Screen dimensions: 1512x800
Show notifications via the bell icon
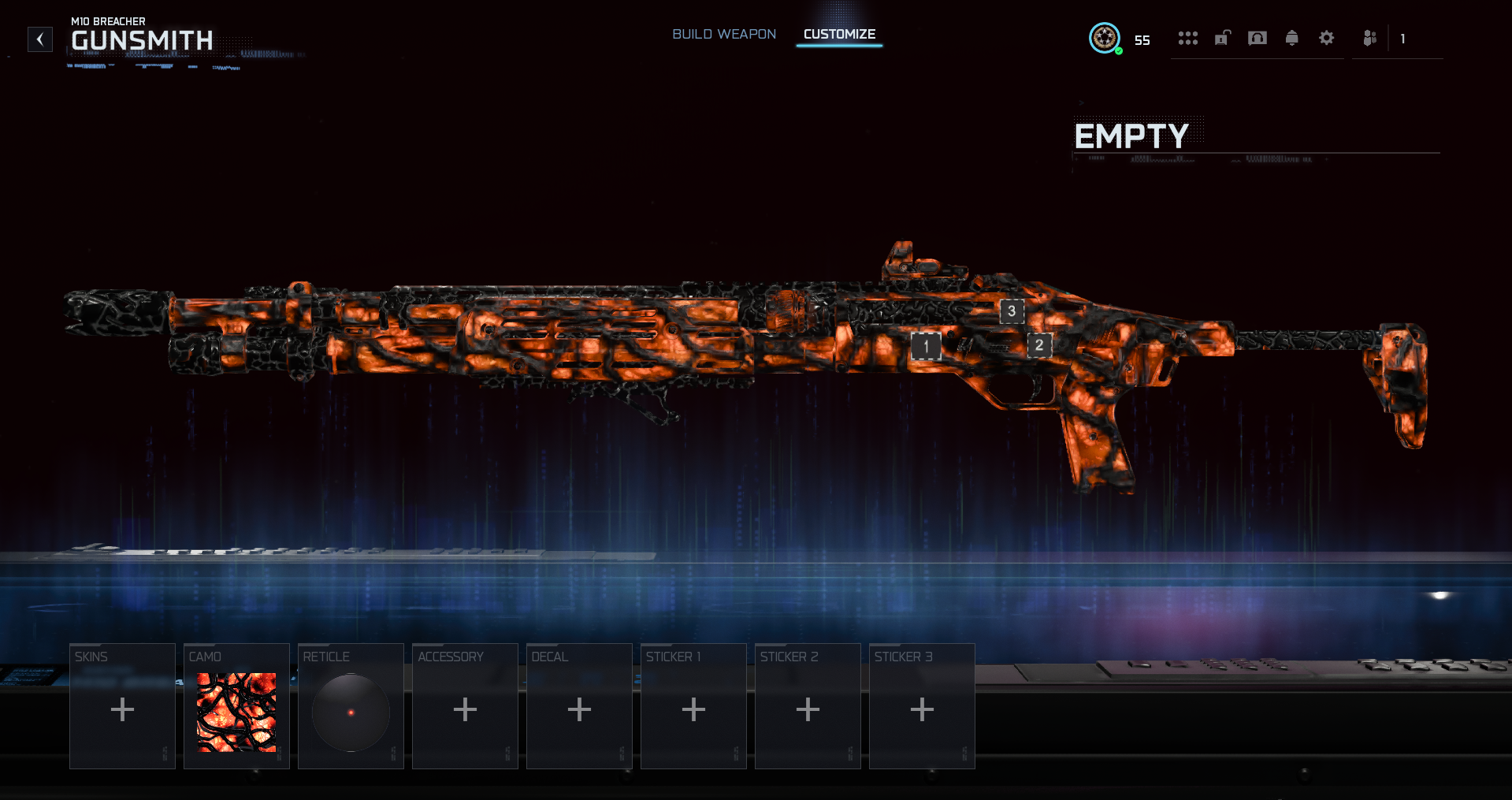[x=1291, y=38]
